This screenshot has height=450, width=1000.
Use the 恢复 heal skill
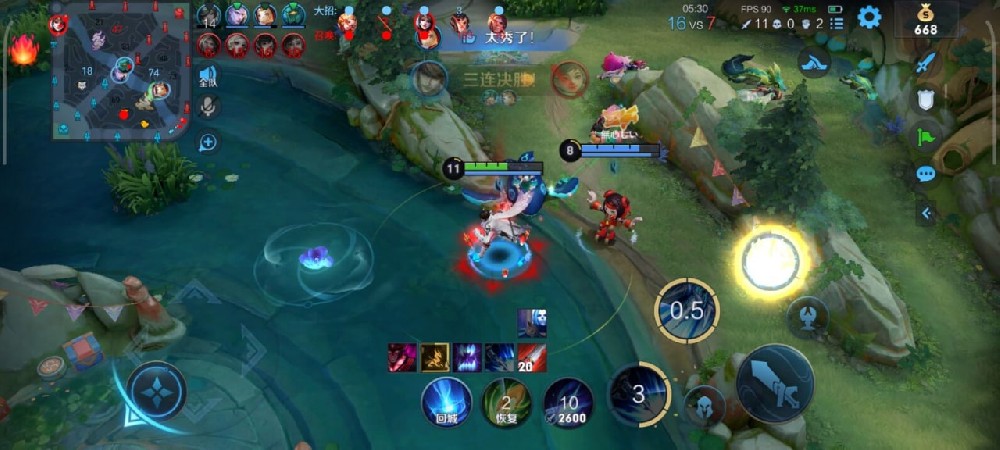coord(507,402)
